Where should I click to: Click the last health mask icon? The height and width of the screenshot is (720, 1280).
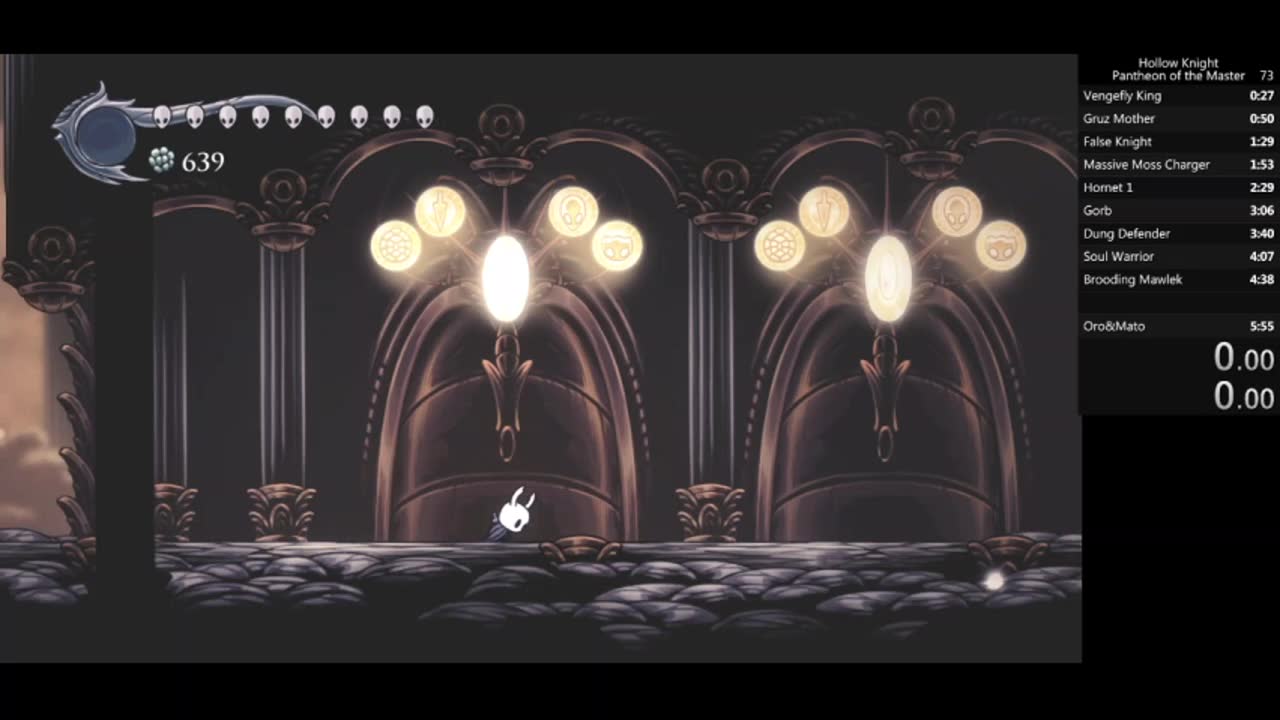coord(425,116)
